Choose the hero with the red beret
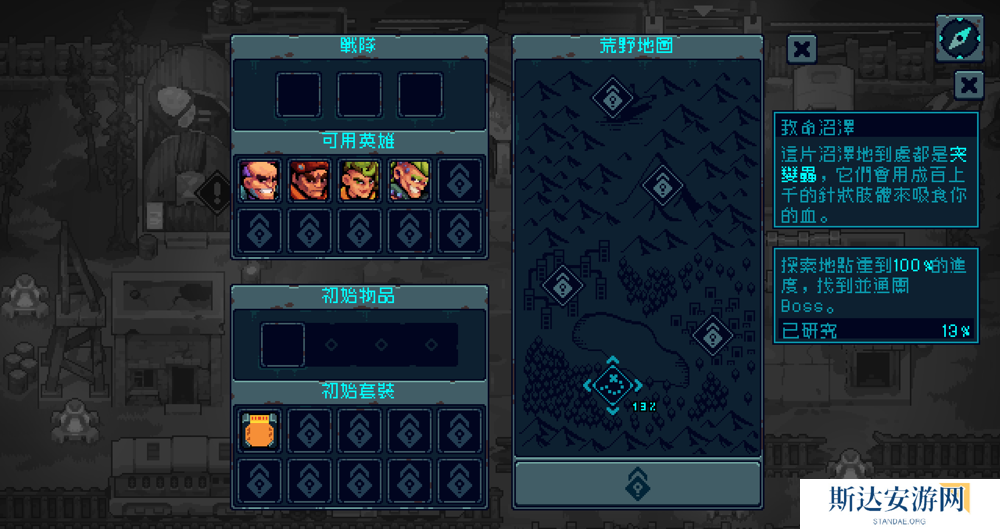 pos(308,180)
